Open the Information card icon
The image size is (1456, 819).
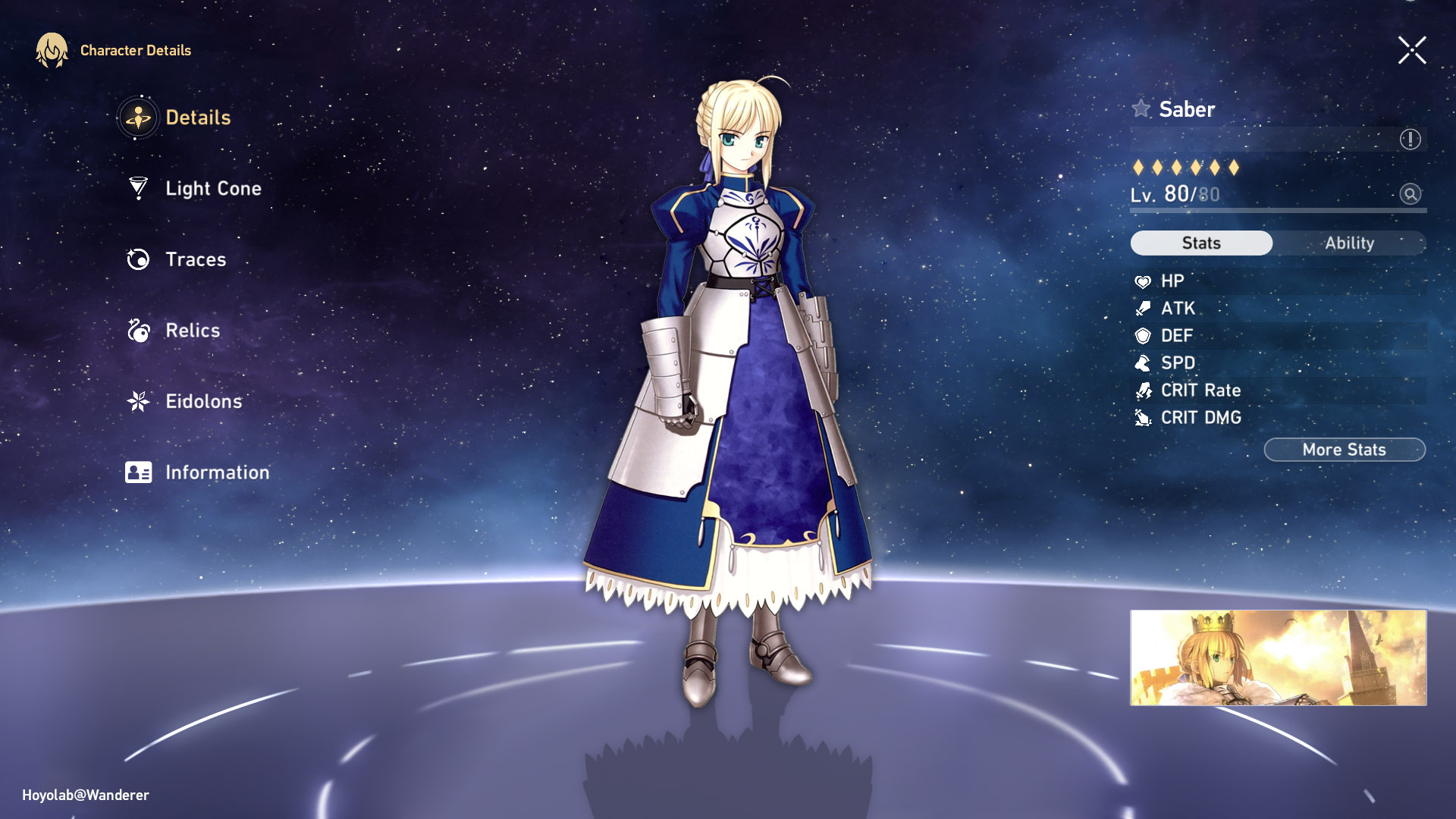point(137,472)
